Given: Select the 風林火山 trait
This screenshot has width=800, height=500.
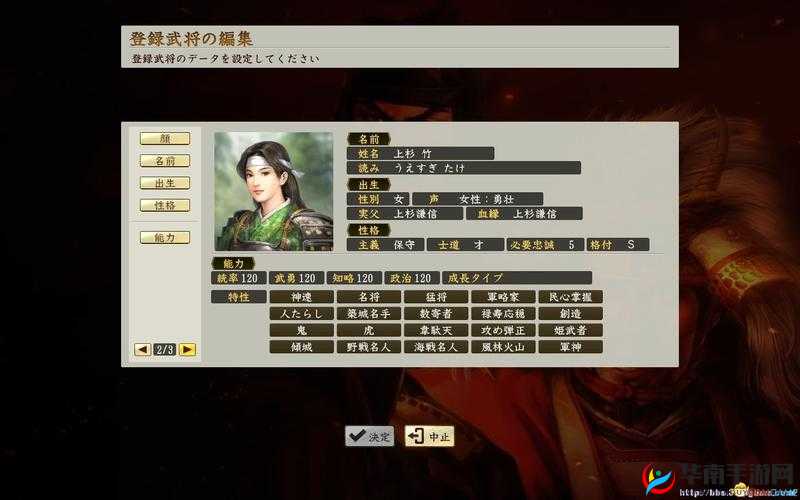Looking at the screenshot, I should point(503,347).
